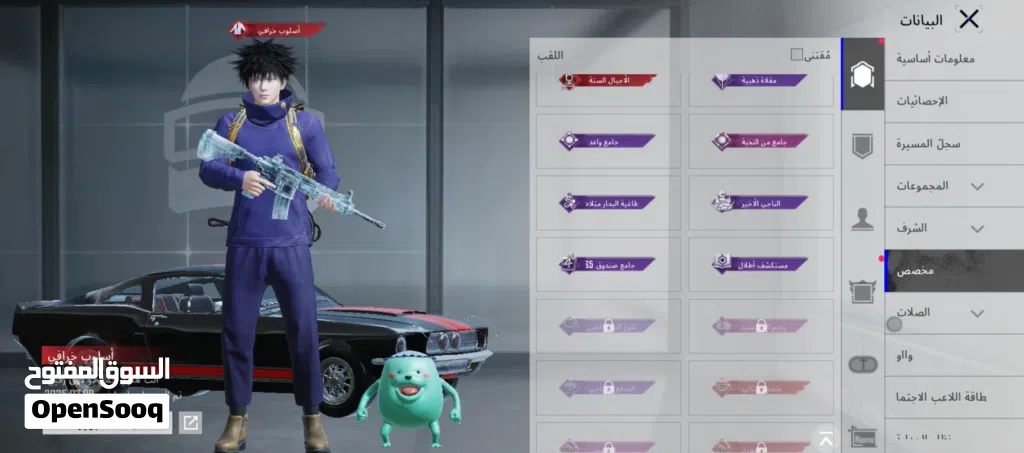
Task: Select the الناجي الأخير title
Action: [x=761, y=203]
